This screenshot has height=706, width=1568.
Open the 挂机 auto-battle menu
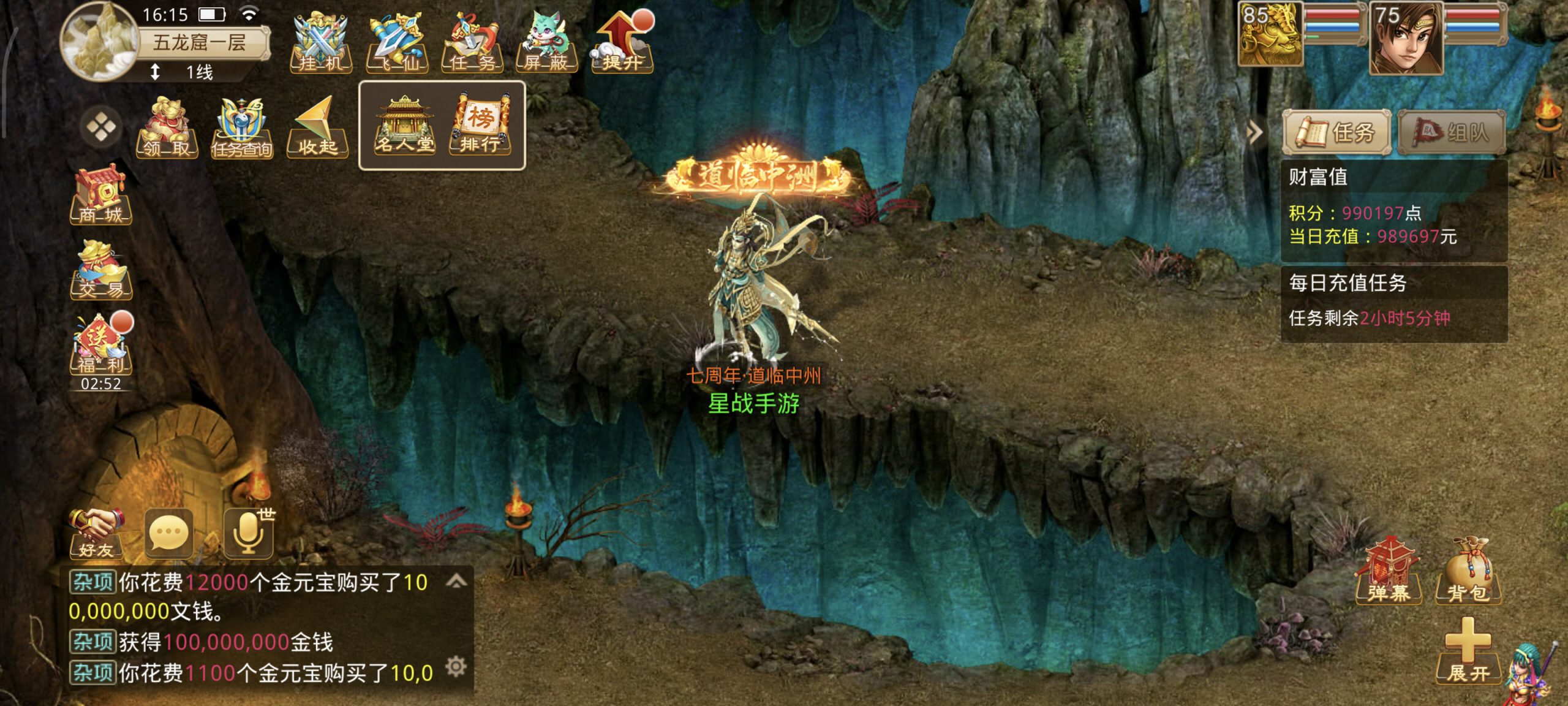[320, 43]
